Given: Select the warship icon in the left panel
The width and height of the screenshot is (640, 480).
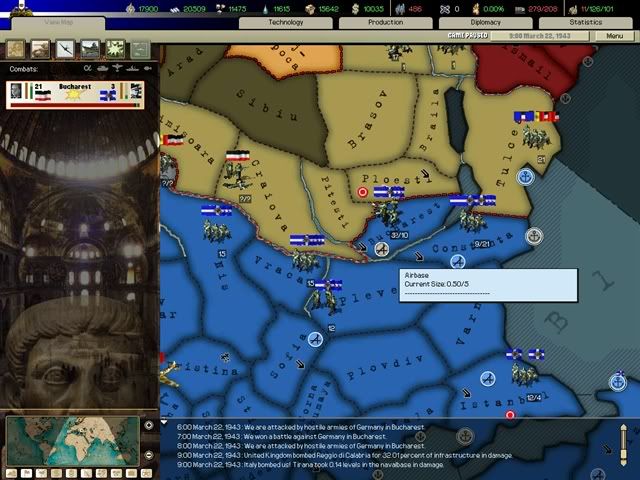Looking at the screenshot, I should 89,47.
